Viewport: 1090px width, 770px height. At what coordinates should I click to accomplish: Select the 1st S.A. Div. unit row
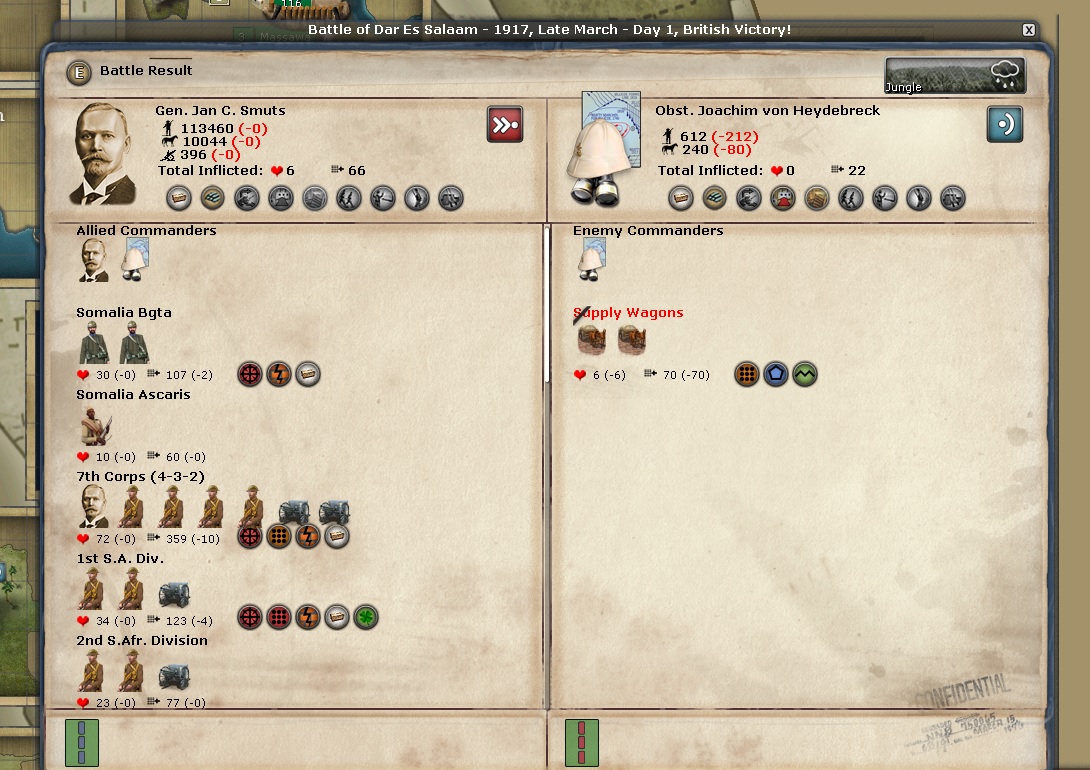click(120, 559)
